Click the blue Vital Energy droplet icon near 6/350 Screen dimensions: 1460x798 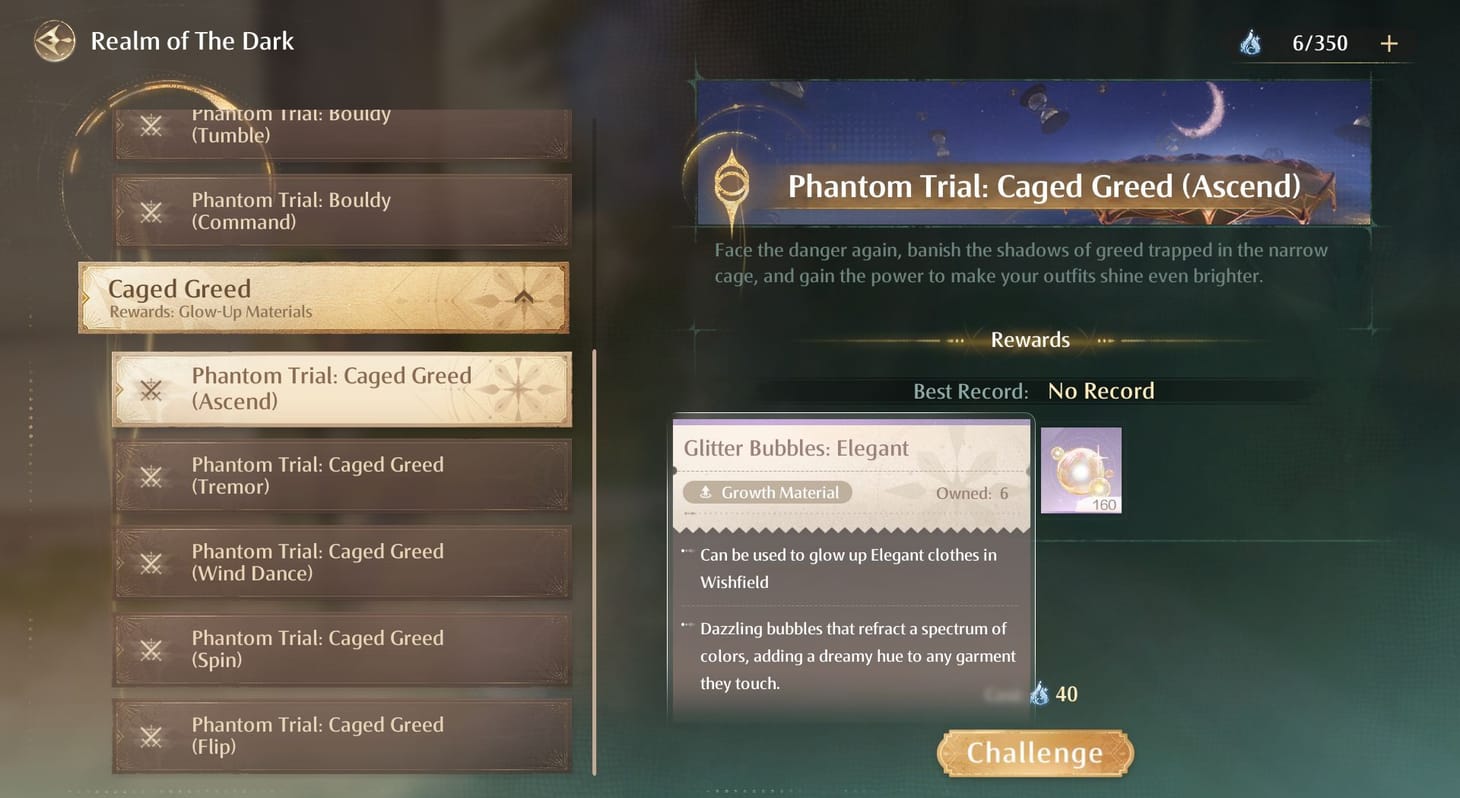1252,43
